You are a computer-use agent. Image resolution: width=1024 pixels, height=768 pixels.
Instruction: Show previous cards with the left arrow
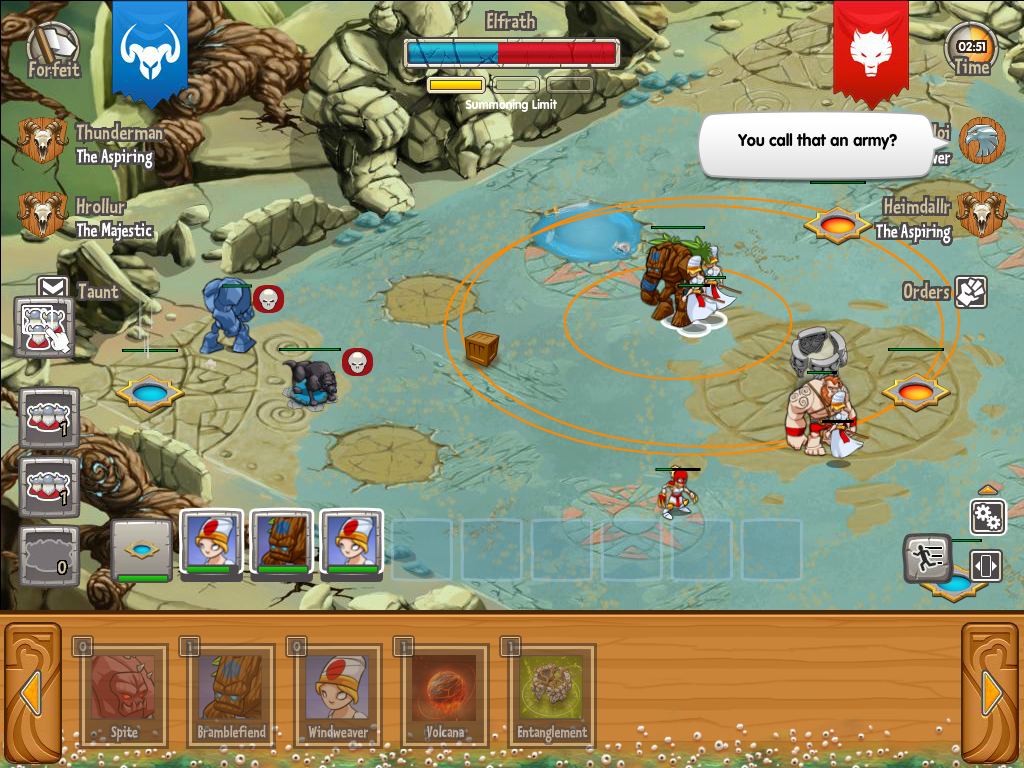(31, 692)
